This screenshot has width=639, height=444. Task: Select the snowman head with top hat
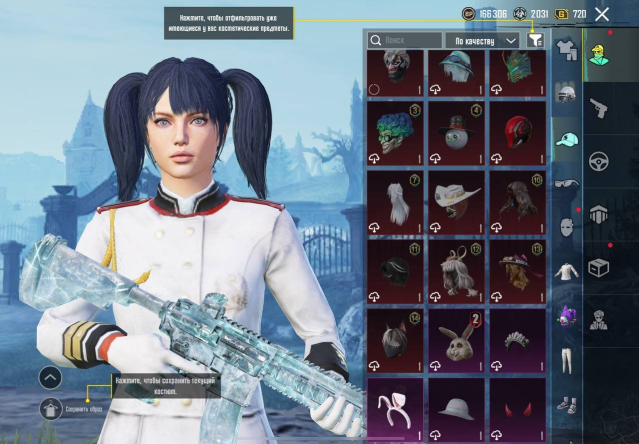coord(455,132)
